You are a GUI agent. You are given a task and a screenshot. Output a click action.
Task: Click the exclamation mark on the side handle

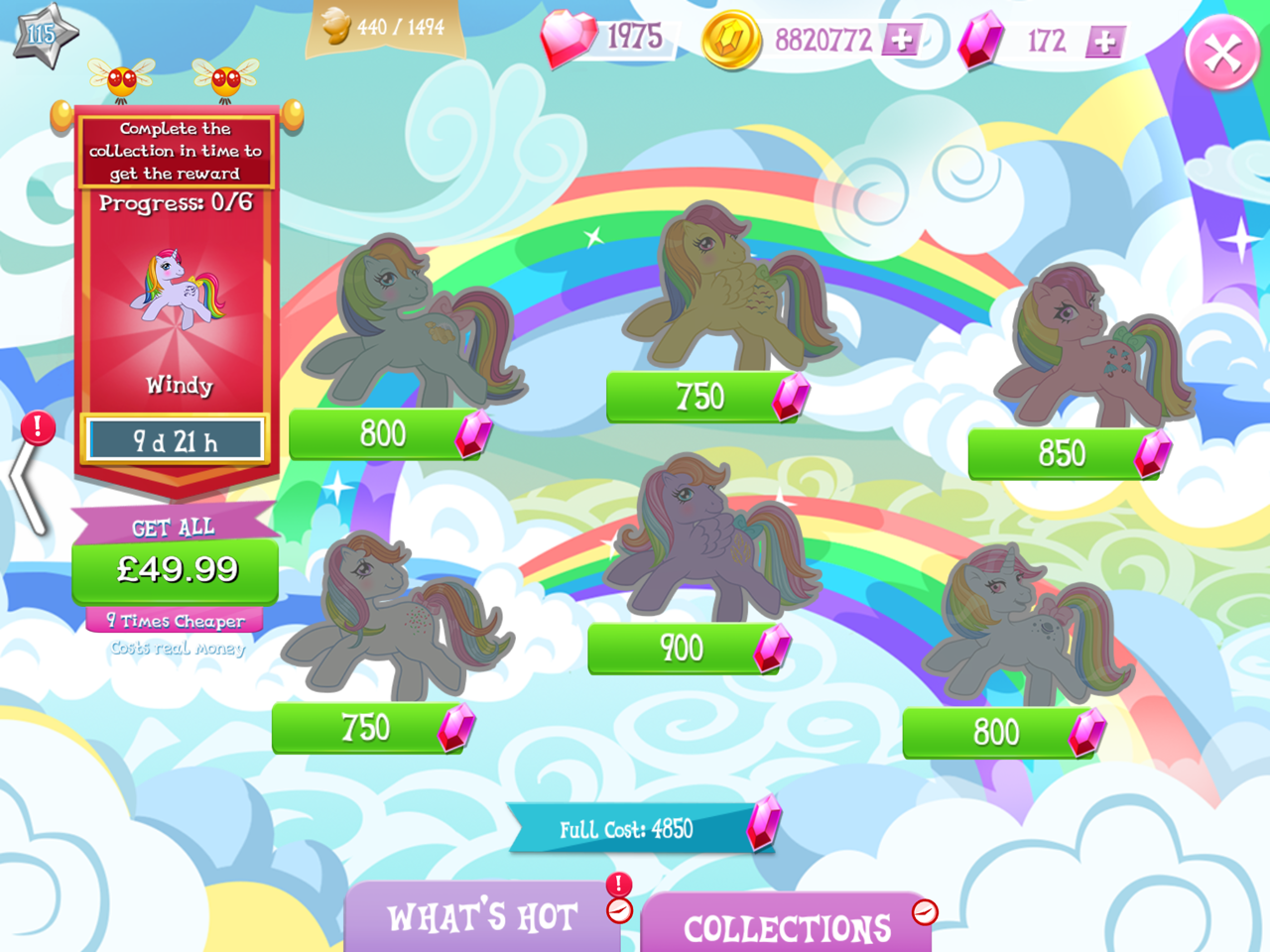[38, 430]
